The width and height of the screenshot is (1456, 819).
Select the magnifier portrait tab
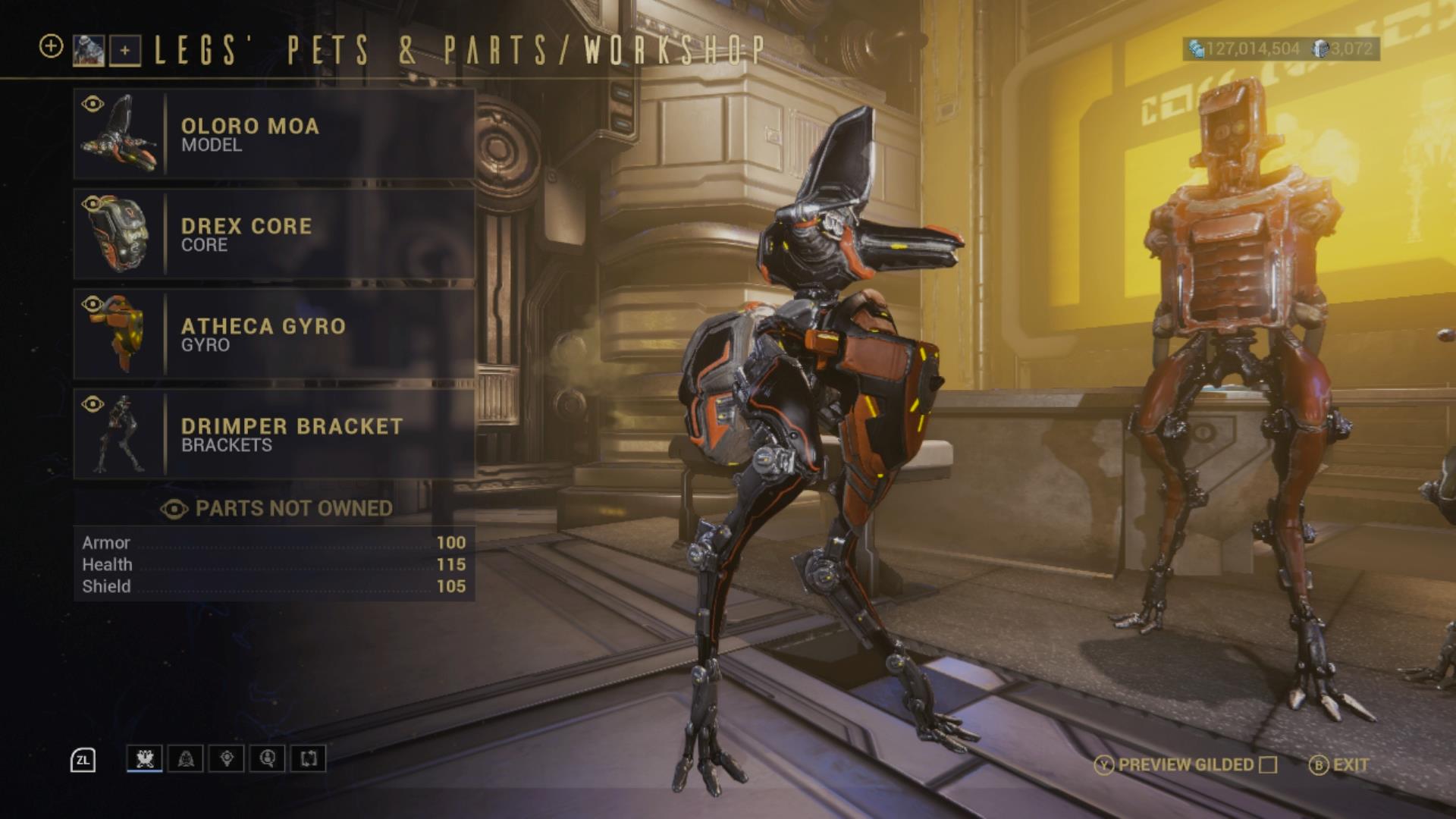point(268,758)
